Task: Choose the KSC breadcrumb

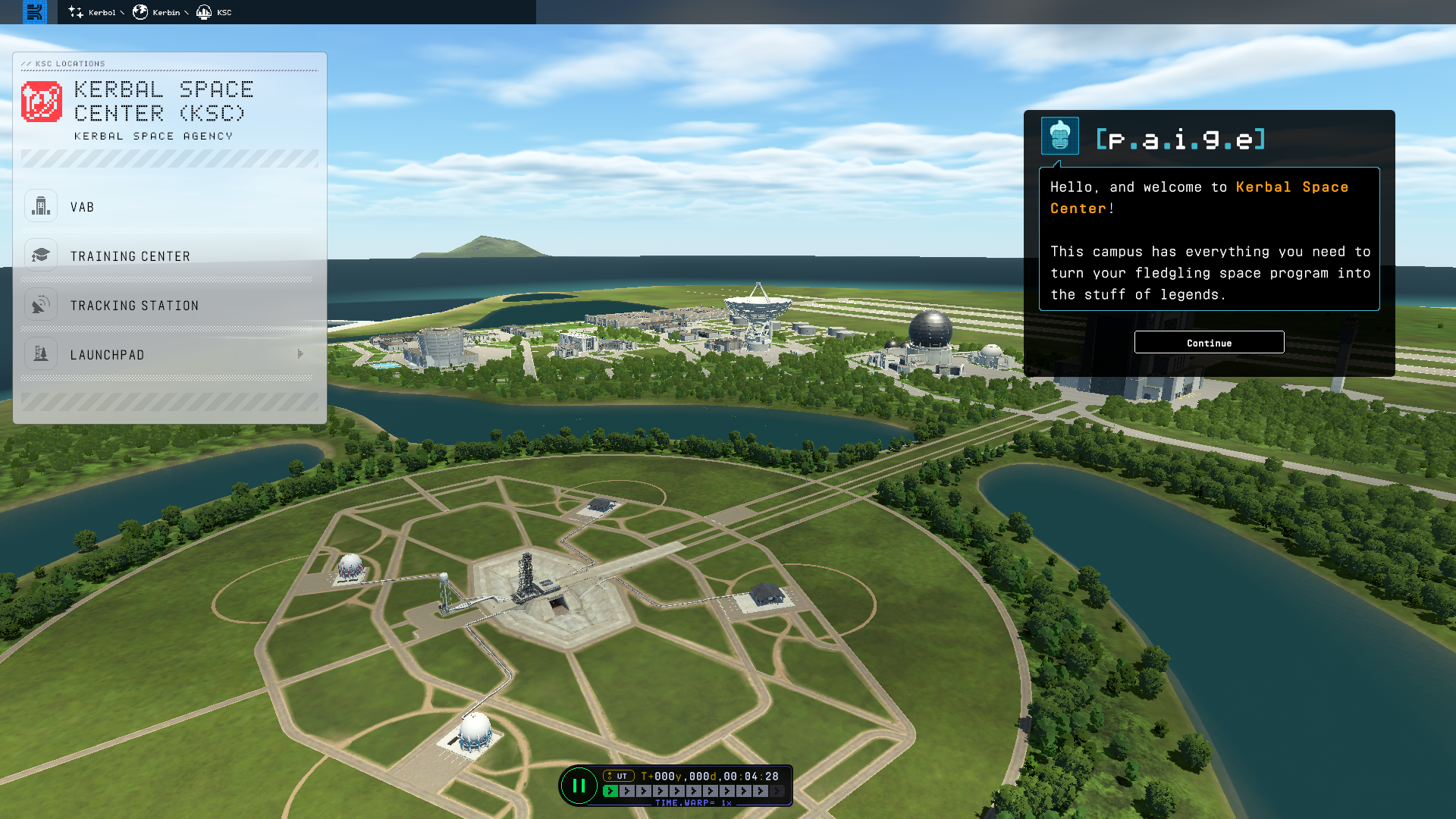Action: [x=215, y=12]
